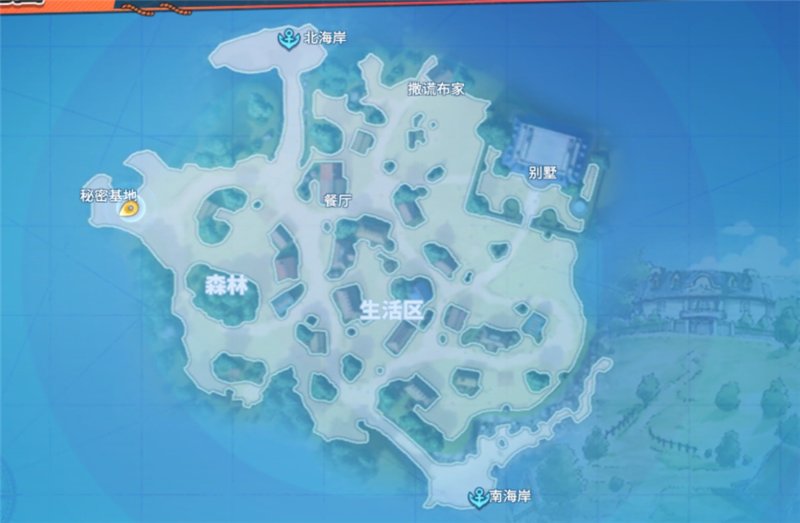This screenshot has width=800, height=523.
Task: Select the 生活区 area label
Action: 393,311
